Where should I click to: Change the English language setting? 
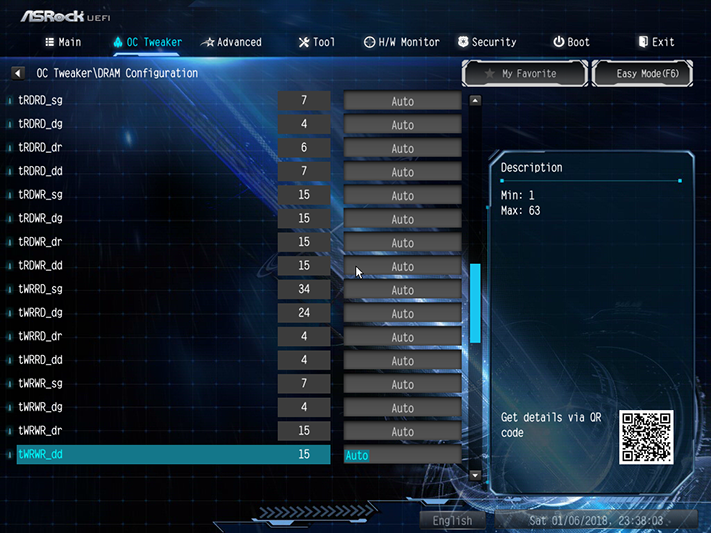[x=452, y=520]
